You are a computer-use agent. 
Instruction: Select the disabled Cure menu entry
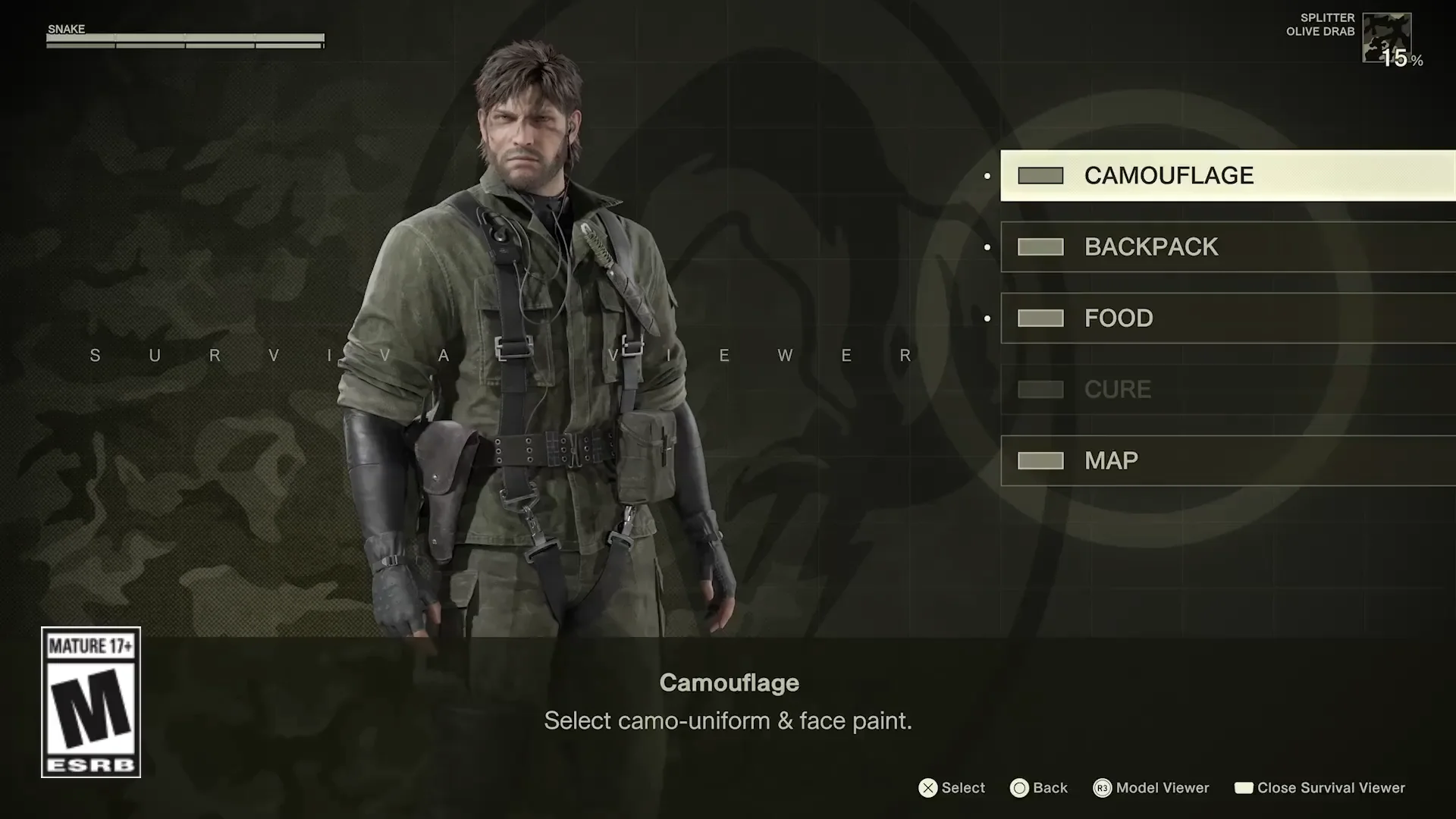[1117, 389]
